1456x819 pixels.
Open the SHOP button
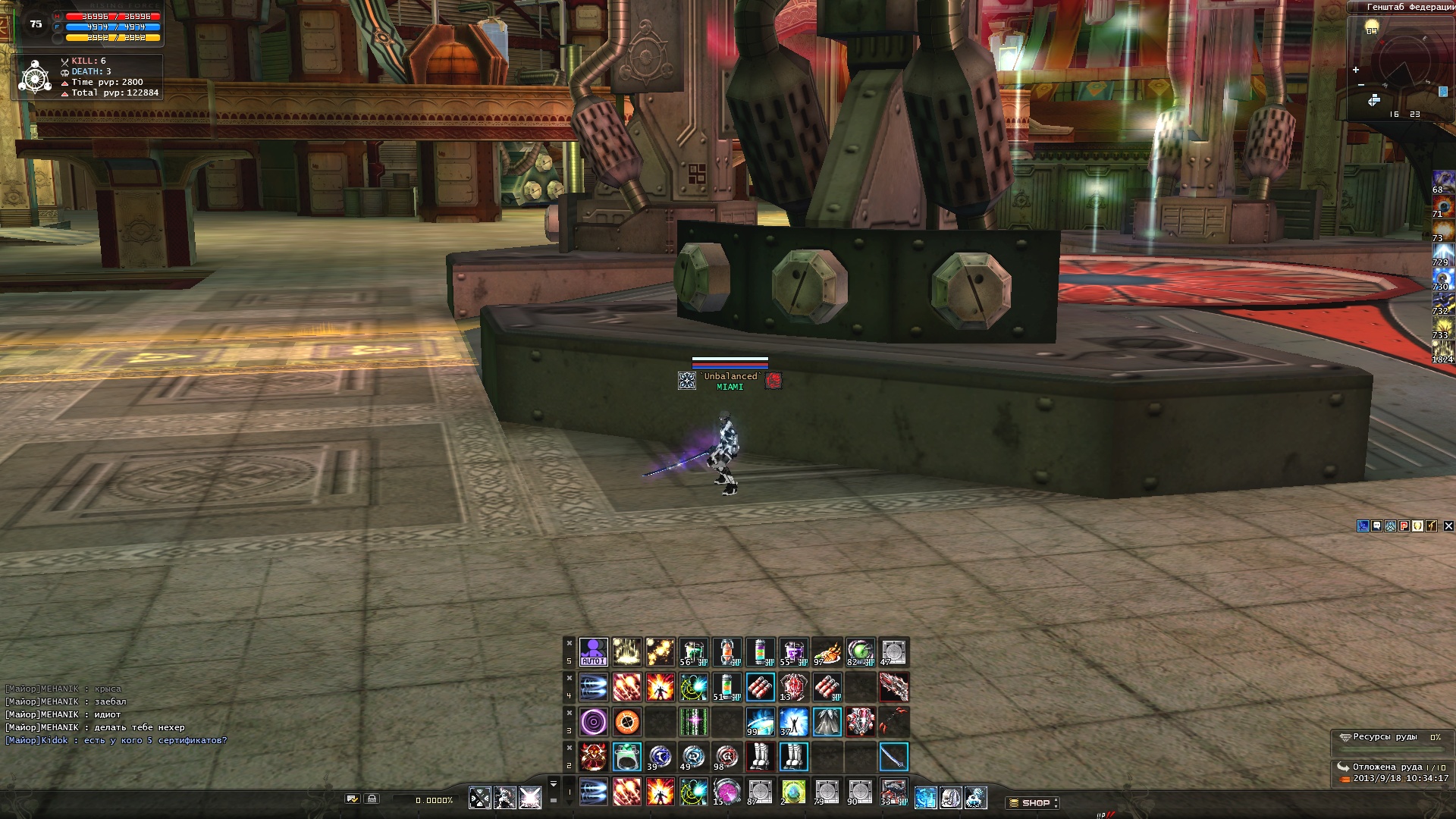(x=1034, y=802)
